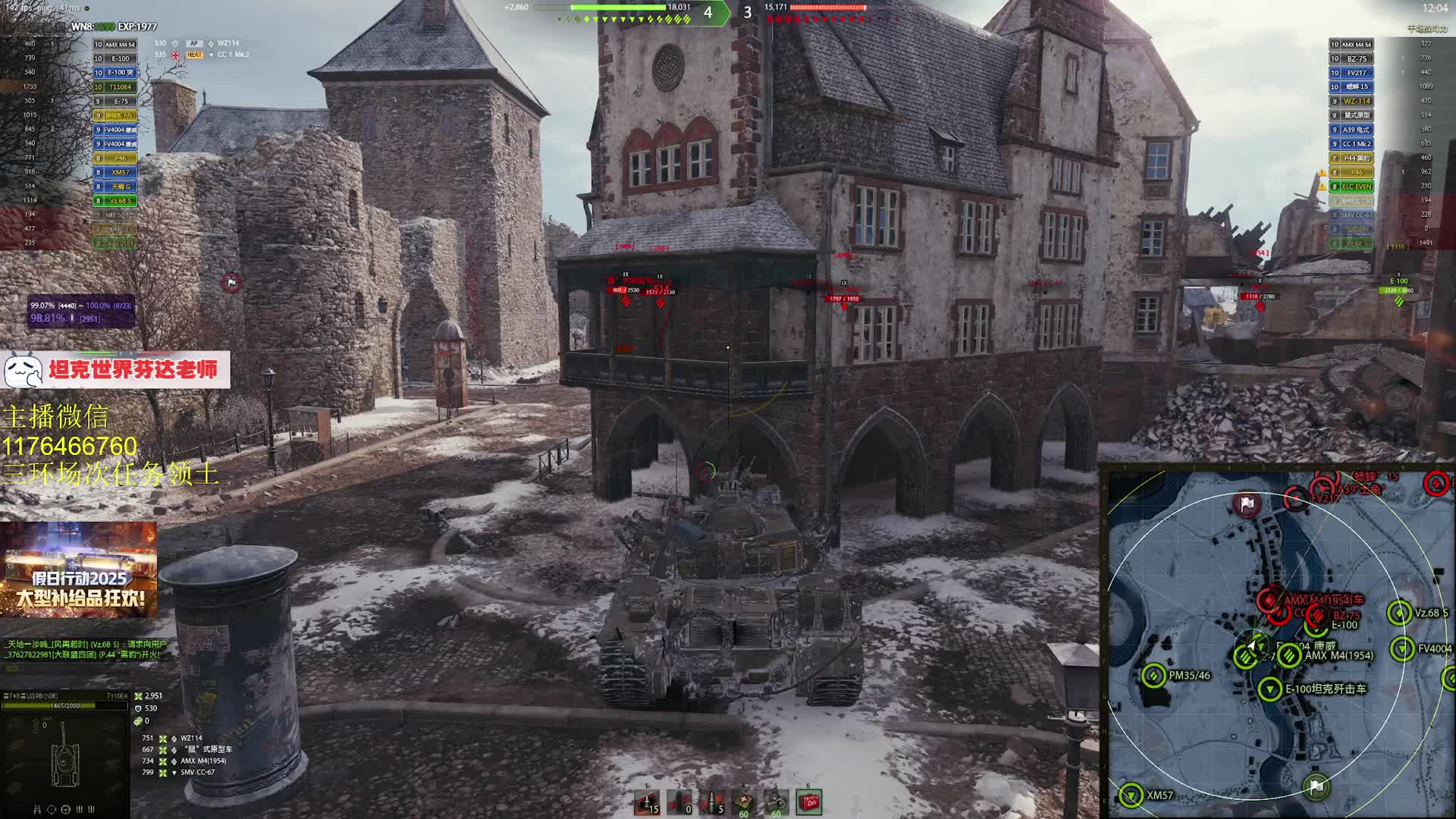
Task: Use the first aid kit consumable
Action: click(x=744, y=802)
